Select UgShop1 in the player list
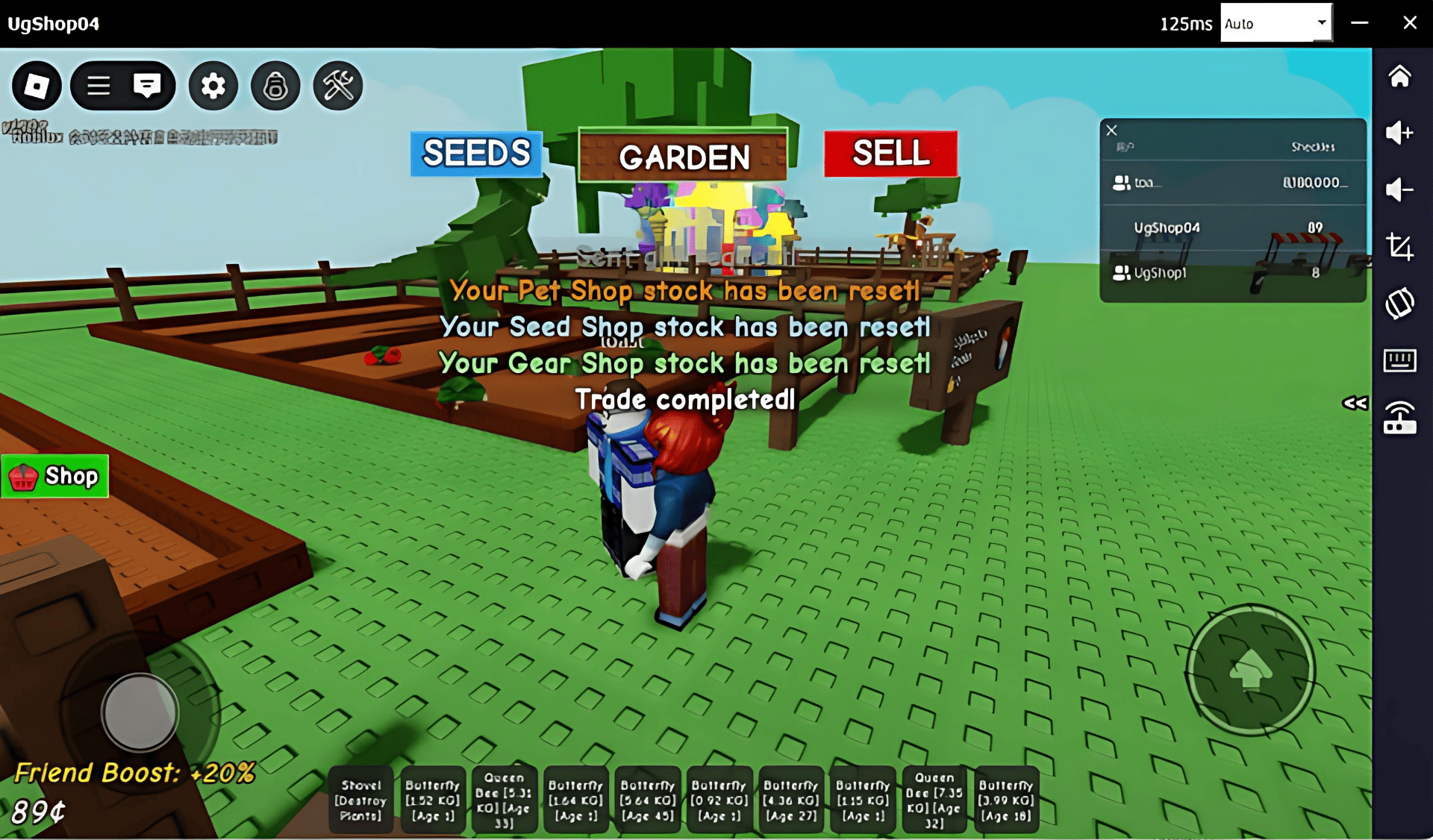The height and width of the screenshot is (840, 1433). pos(1160,273)
